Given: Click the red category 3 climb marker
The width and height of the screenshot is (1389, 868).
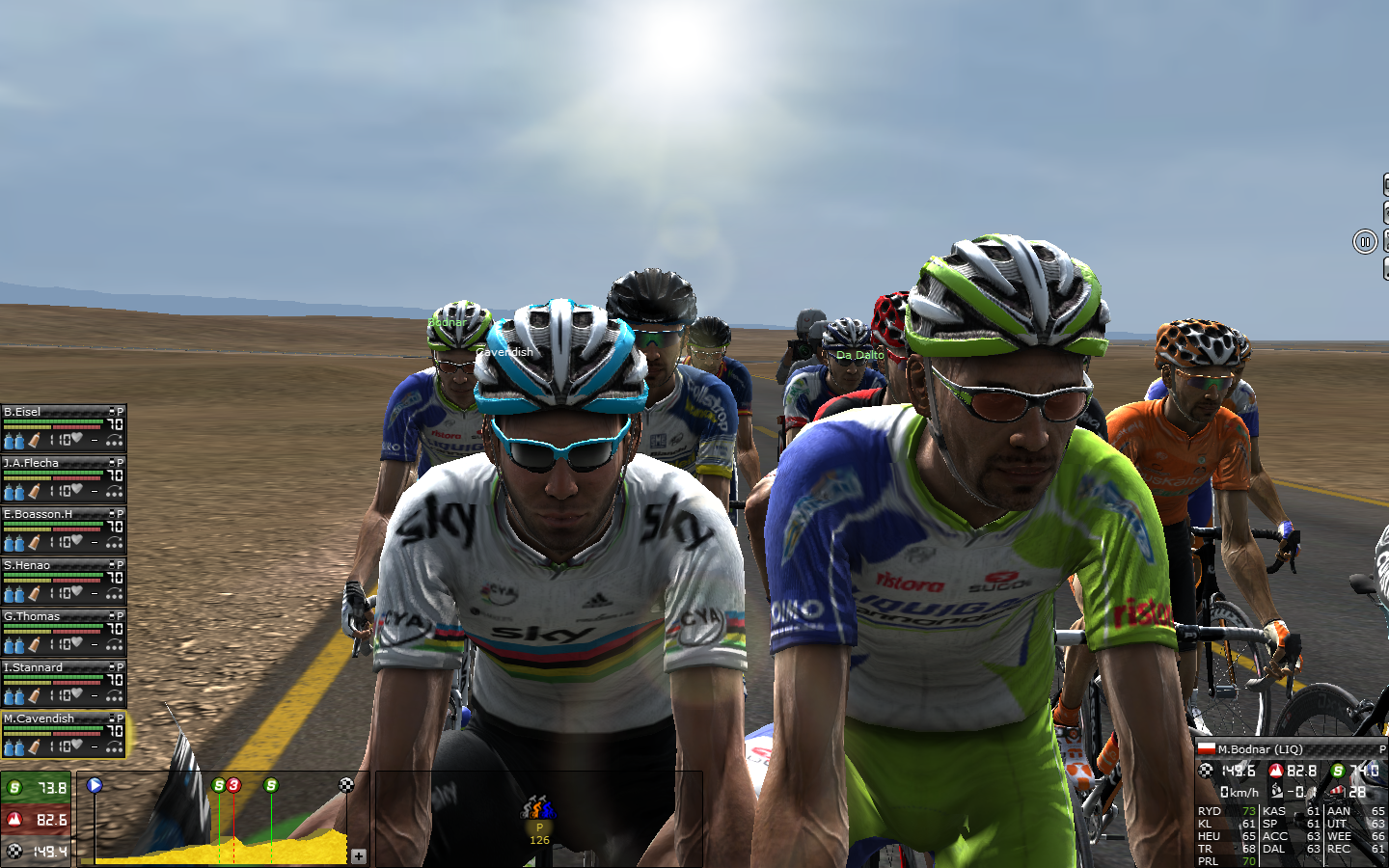Looking at the screenshot, I should click(x=233, y=785).
